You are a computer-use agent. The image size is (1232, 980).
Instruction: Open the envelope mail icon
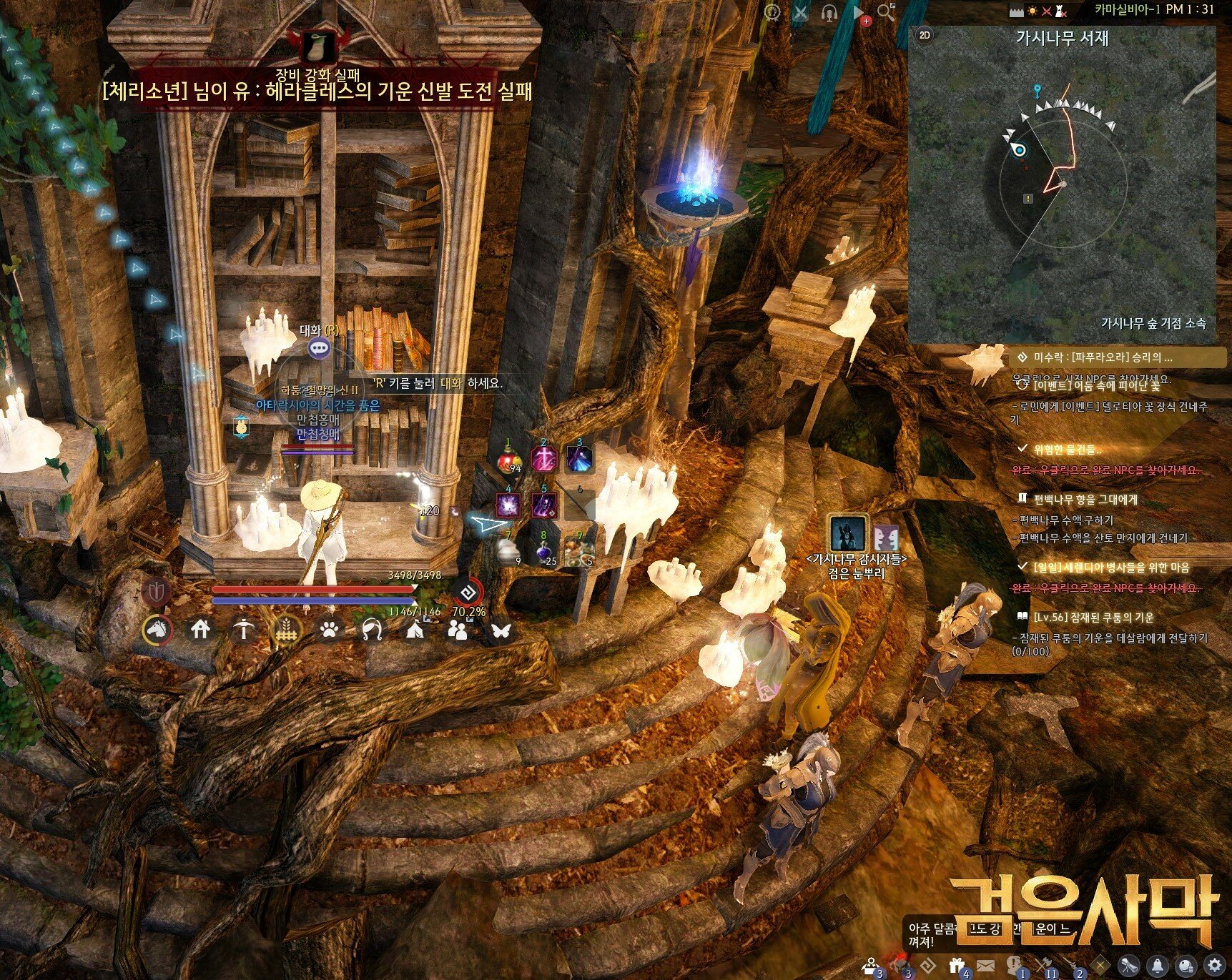985,966
